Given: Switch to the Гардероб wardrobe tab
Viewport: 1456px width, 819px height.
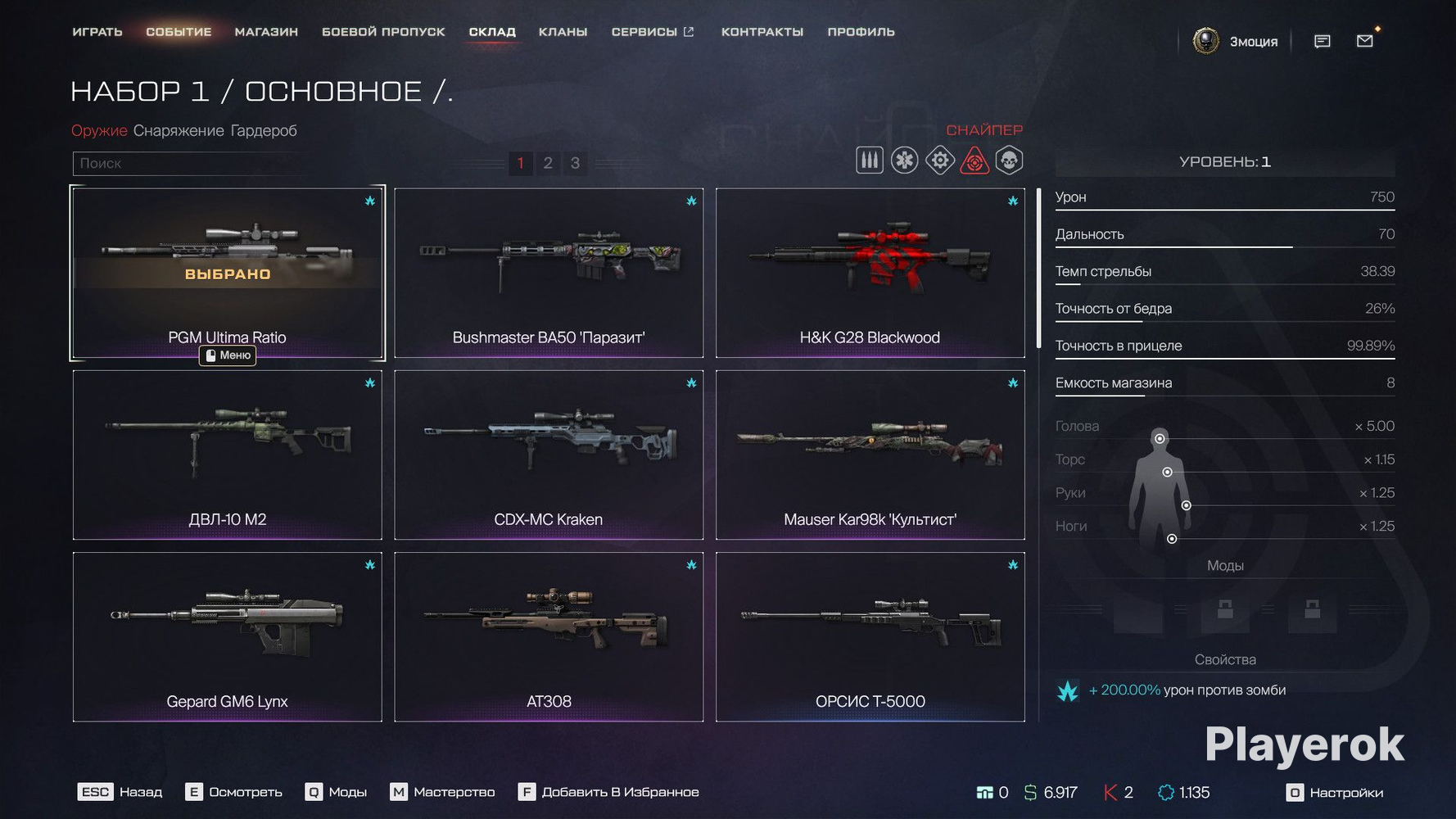Looking at the screenshot, I should coord(264,130).
